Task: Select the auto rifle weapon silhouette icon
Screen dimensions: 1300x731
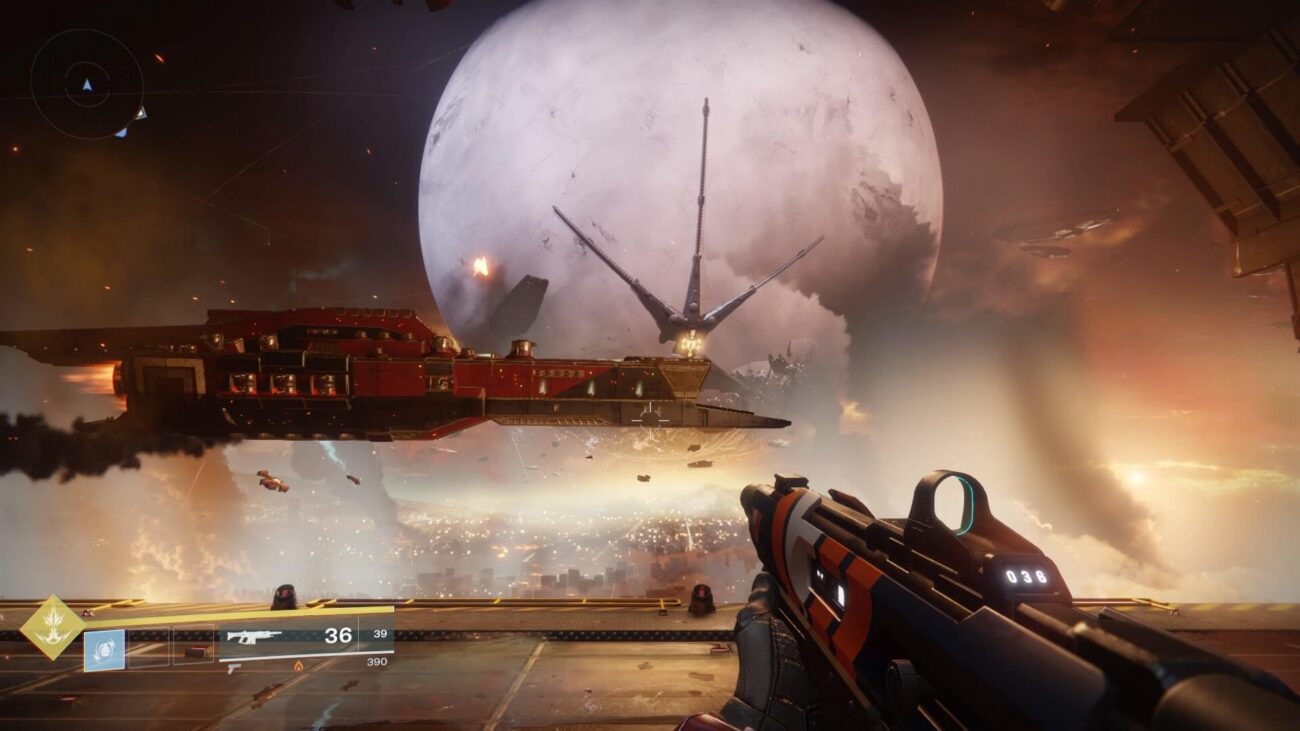Action: click(x=256, y=636)
